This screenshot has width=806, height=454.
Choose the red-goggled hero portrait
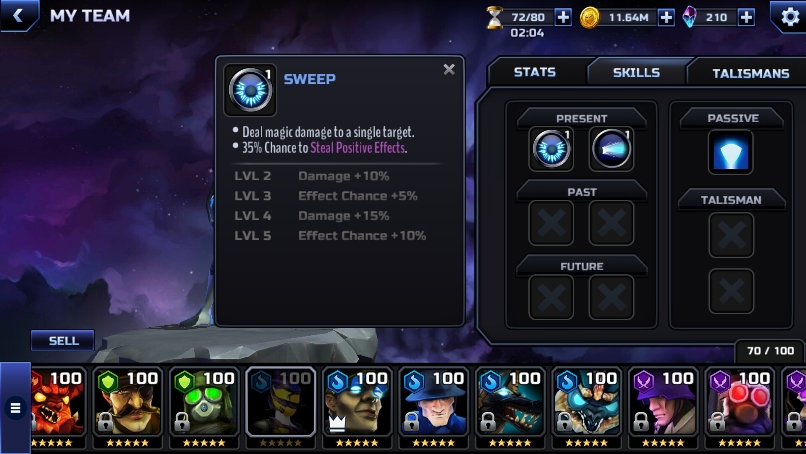pyautogui.click(x=738, y=404)
